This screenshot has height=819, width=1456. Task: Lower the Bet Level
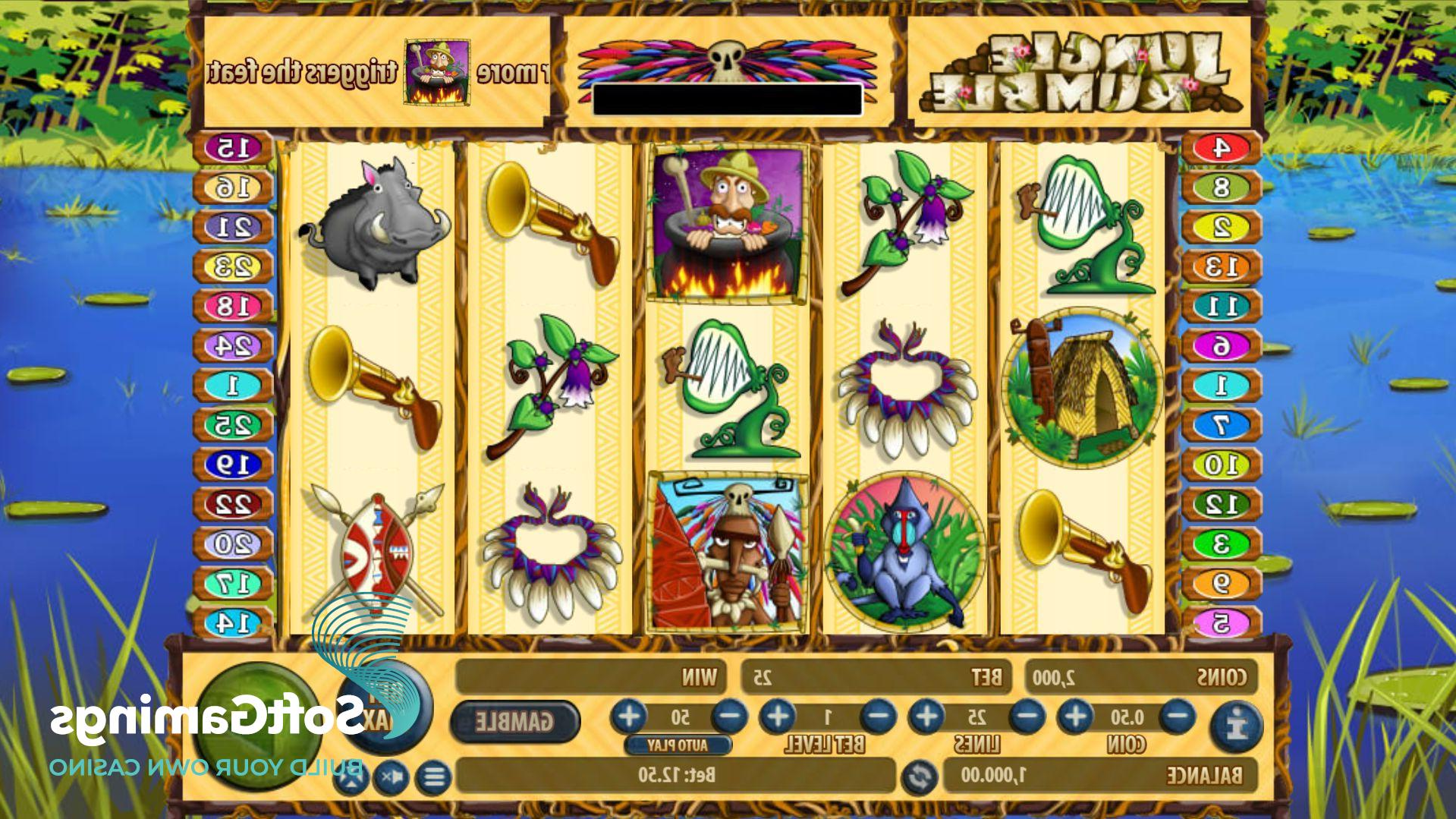click(x=879, y=717)
